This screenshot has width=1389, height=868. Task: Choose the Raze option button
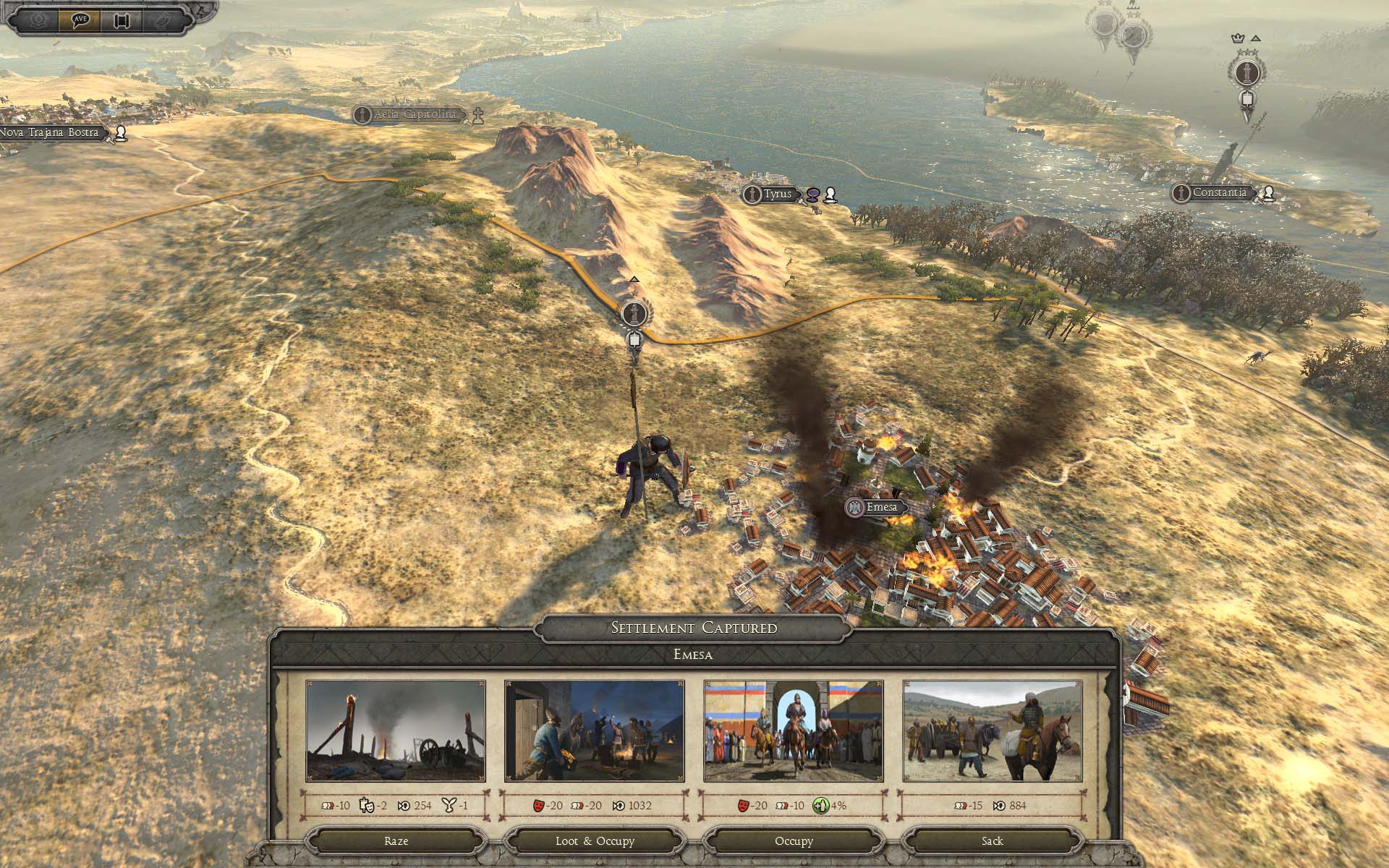click(x=396, y=841)
